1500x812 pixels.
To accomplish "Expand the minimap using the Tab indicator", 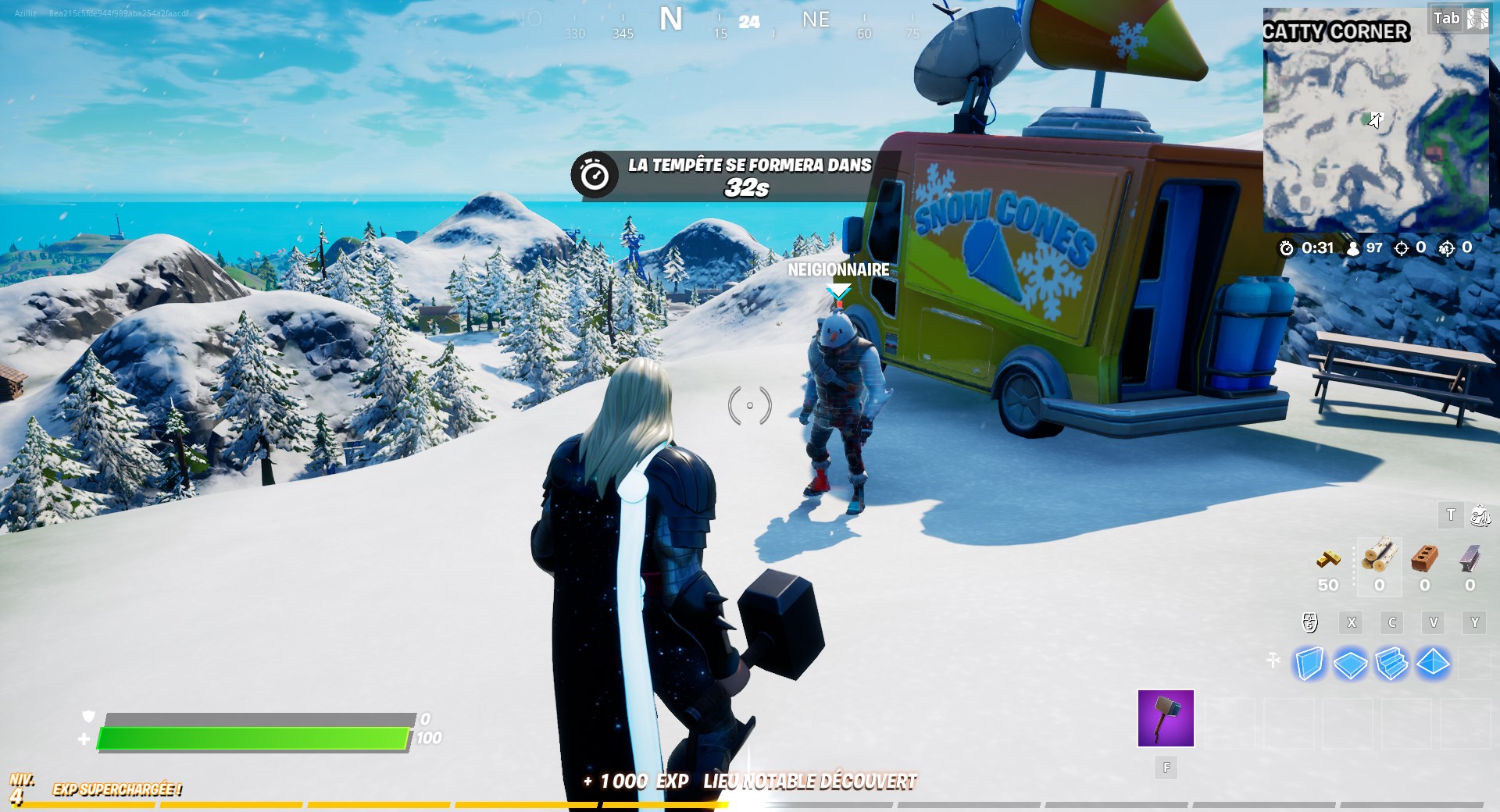I will [1446, 18].
